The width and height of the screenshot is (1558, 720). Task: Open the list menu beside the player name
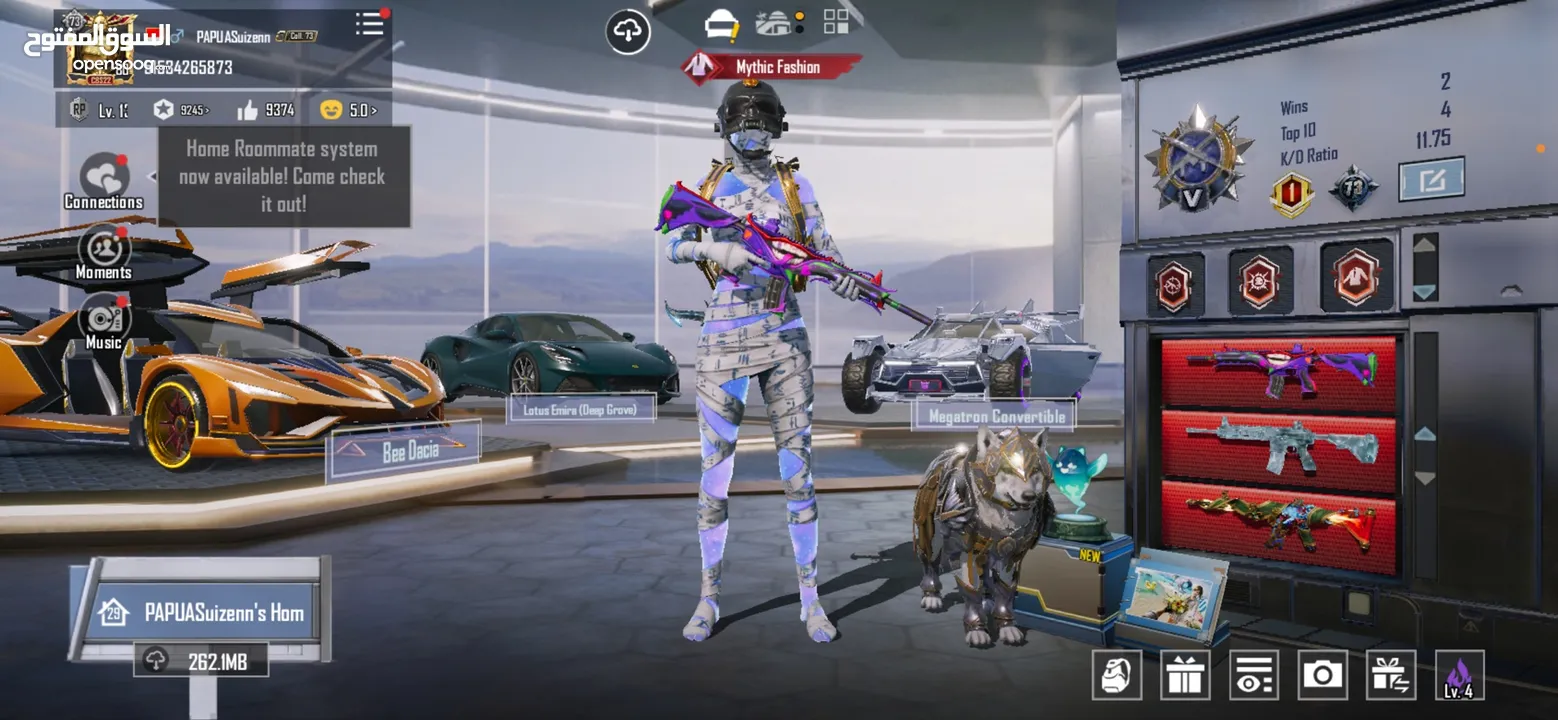(x=370, y=25)
